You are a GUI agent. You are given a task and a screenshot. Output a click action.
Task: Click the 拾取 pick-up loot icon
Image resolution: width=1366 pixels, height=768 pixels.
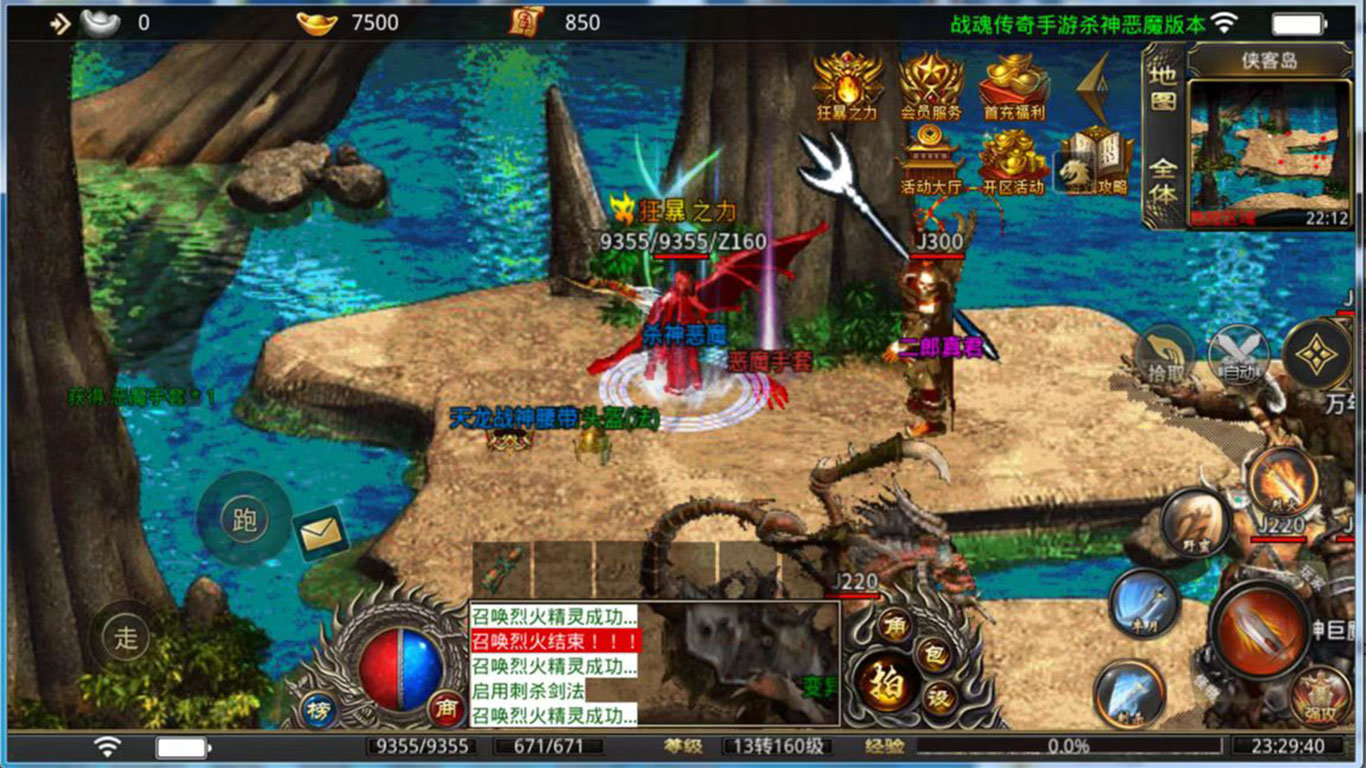(x=1165, y=355)
